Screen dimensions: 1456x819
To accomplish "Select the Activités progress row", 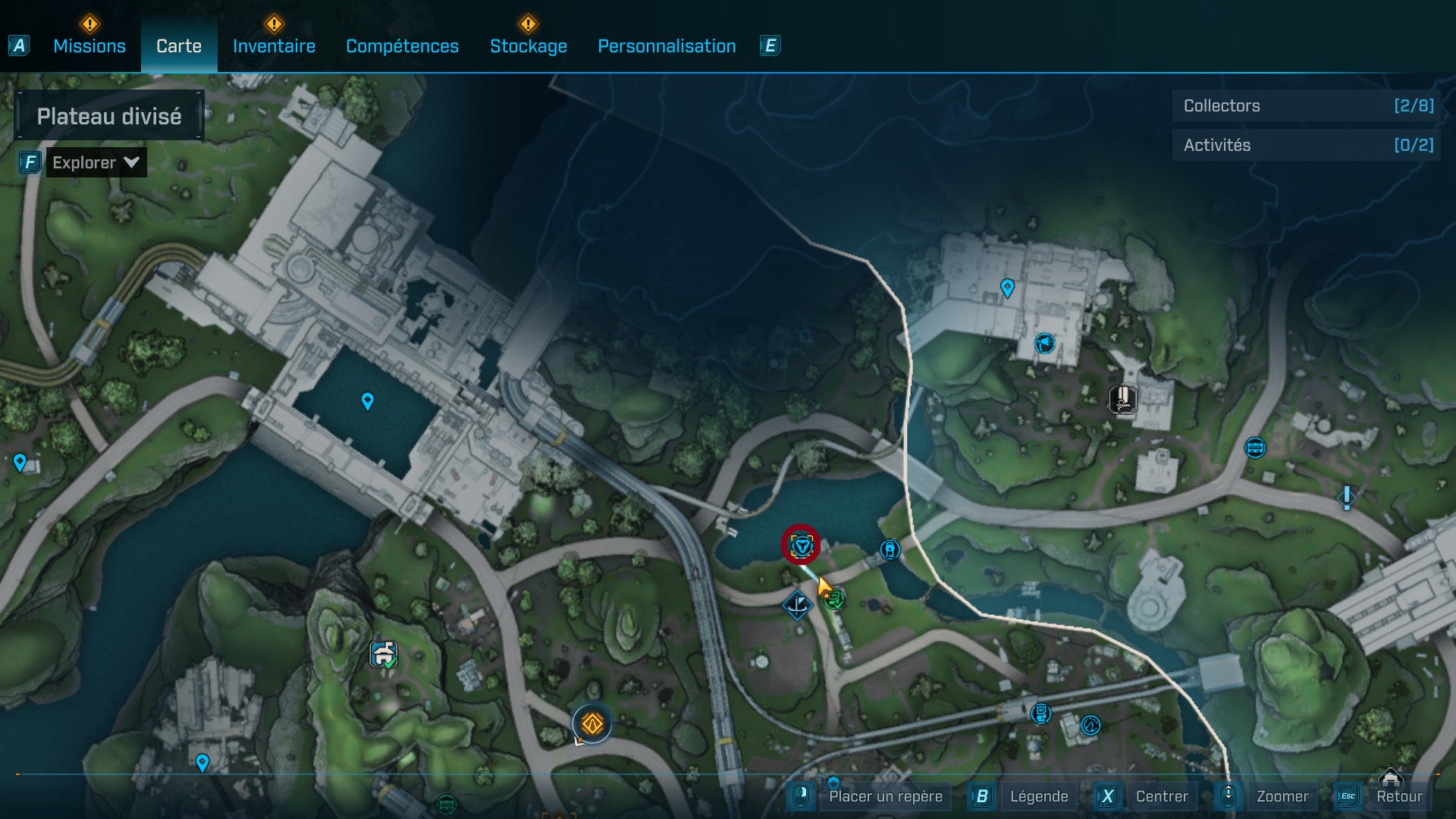I will [x=1307, y=145].
